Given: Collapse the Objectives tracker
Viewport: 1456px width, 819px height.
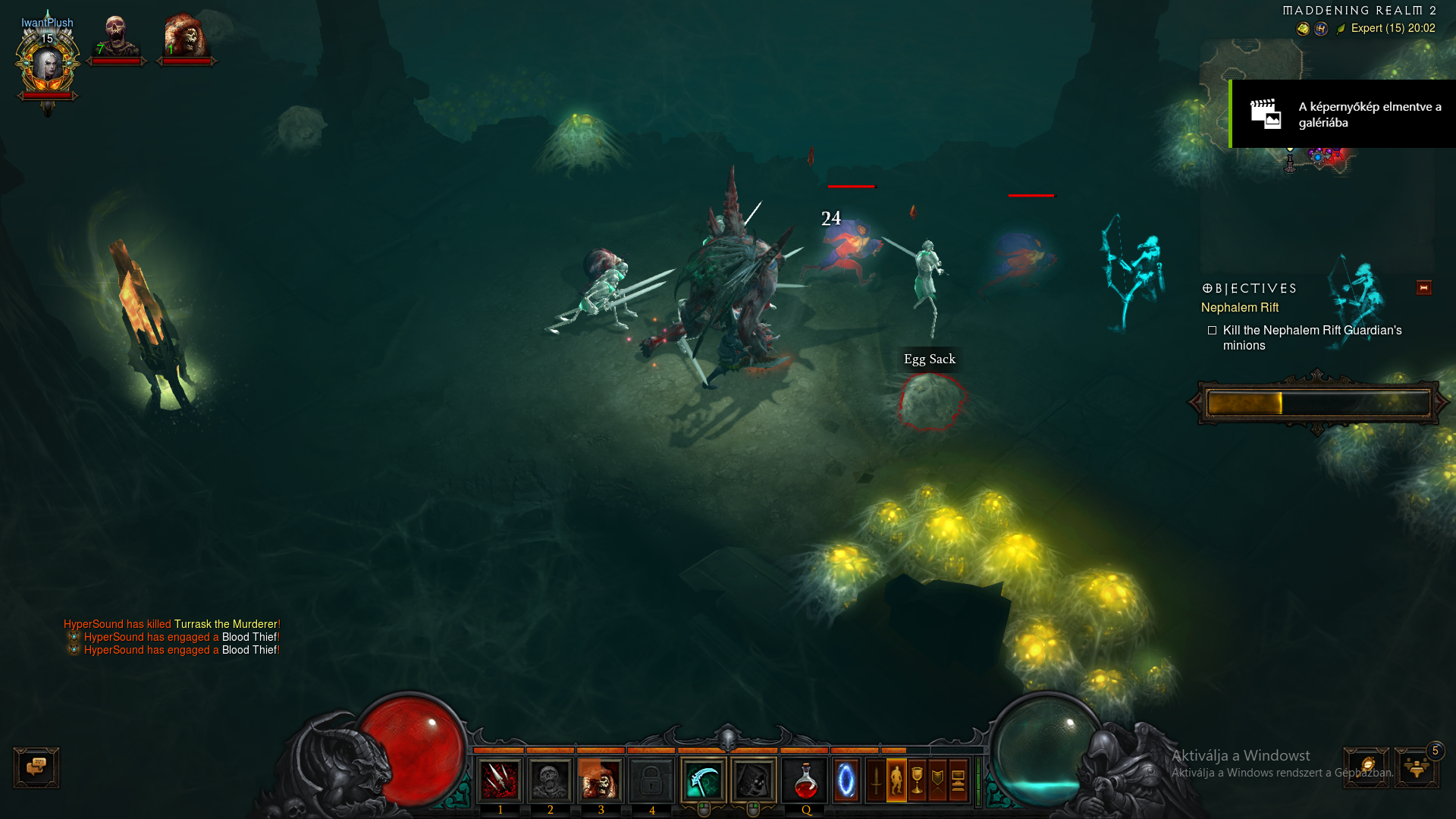Looking at the screenshot, I should pos(1423,287).
